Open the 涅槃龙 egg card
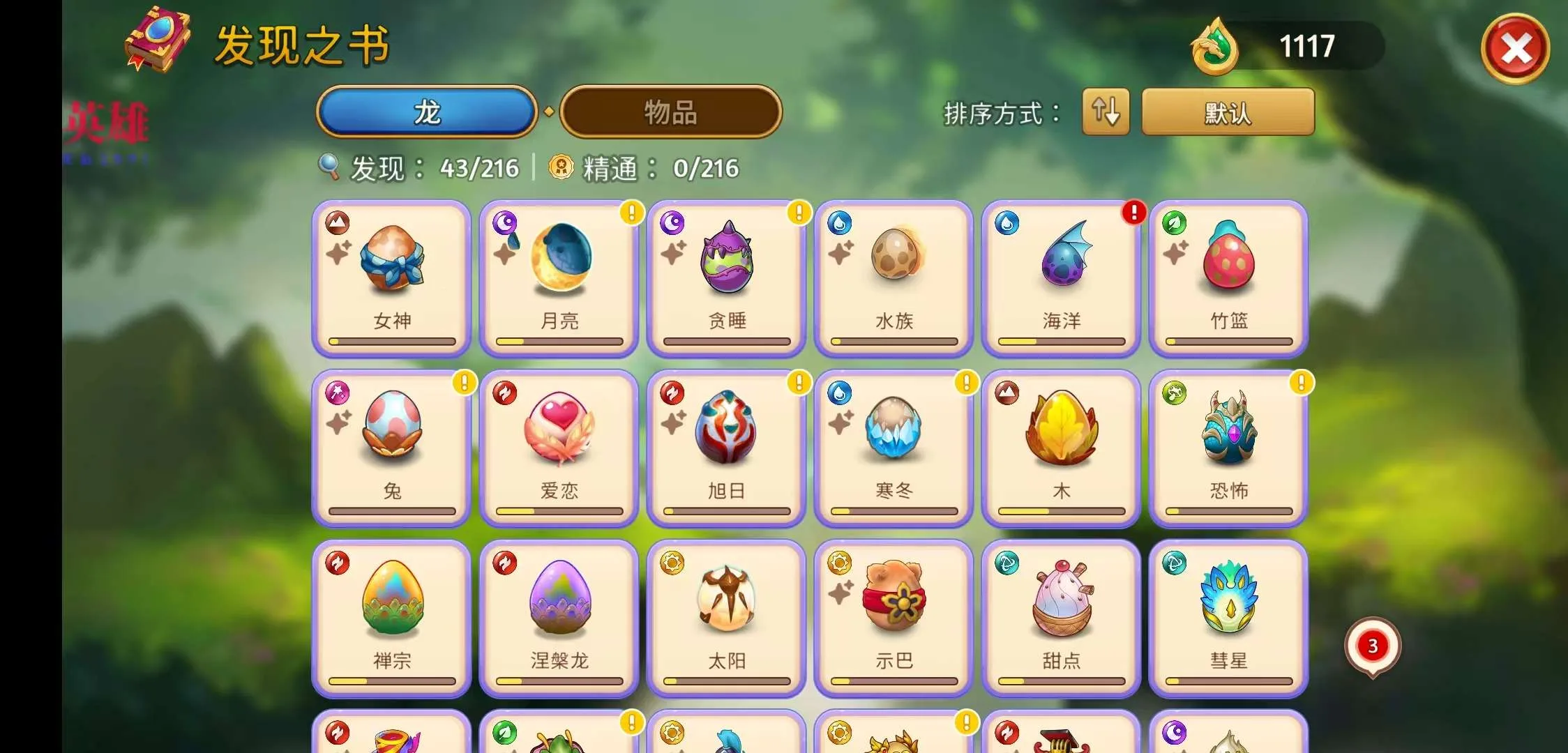 (x=559, y=618)
